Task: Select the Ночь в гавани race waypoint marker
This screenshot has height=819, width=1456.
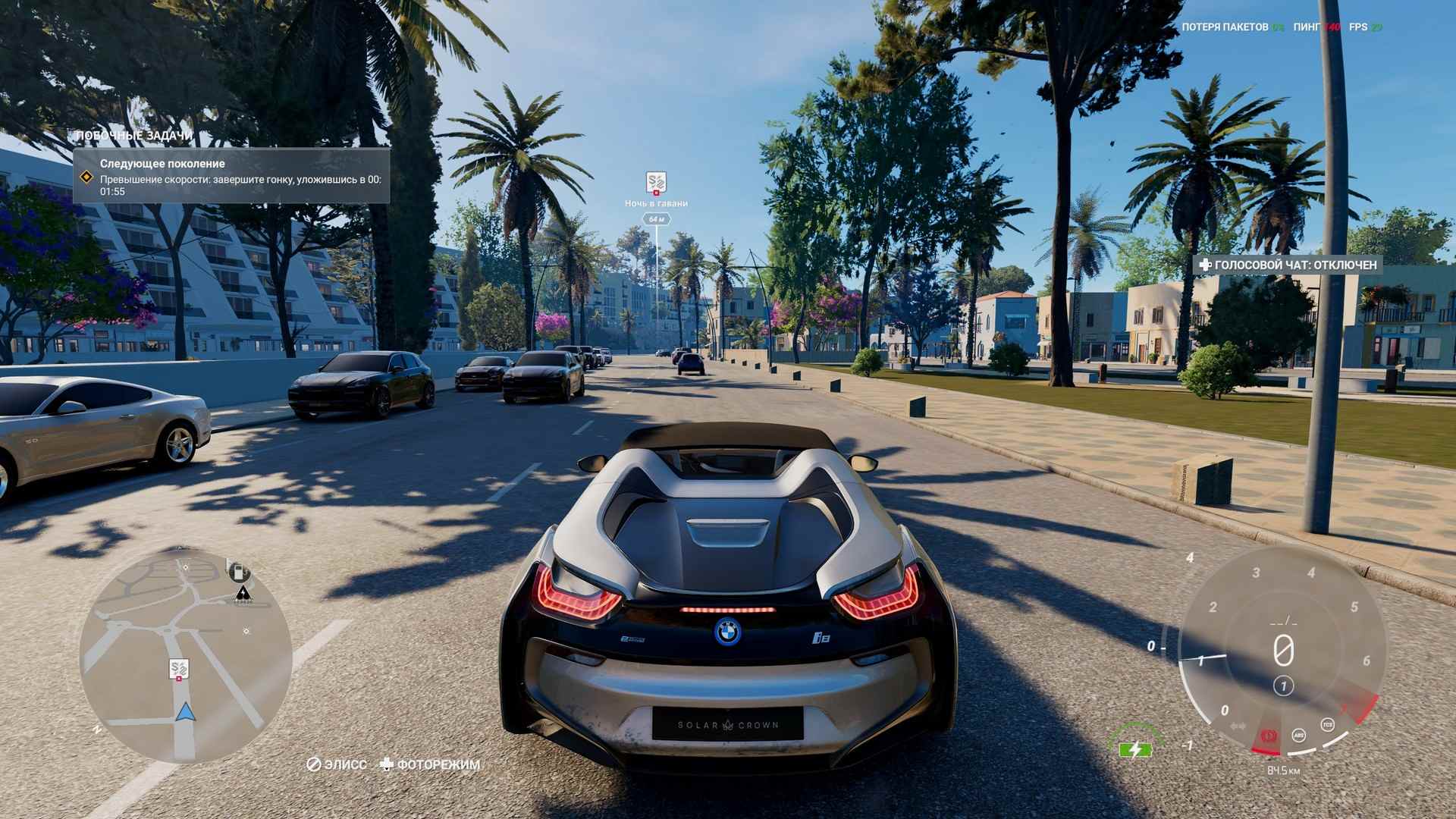Action: click(x=656, y=183)
